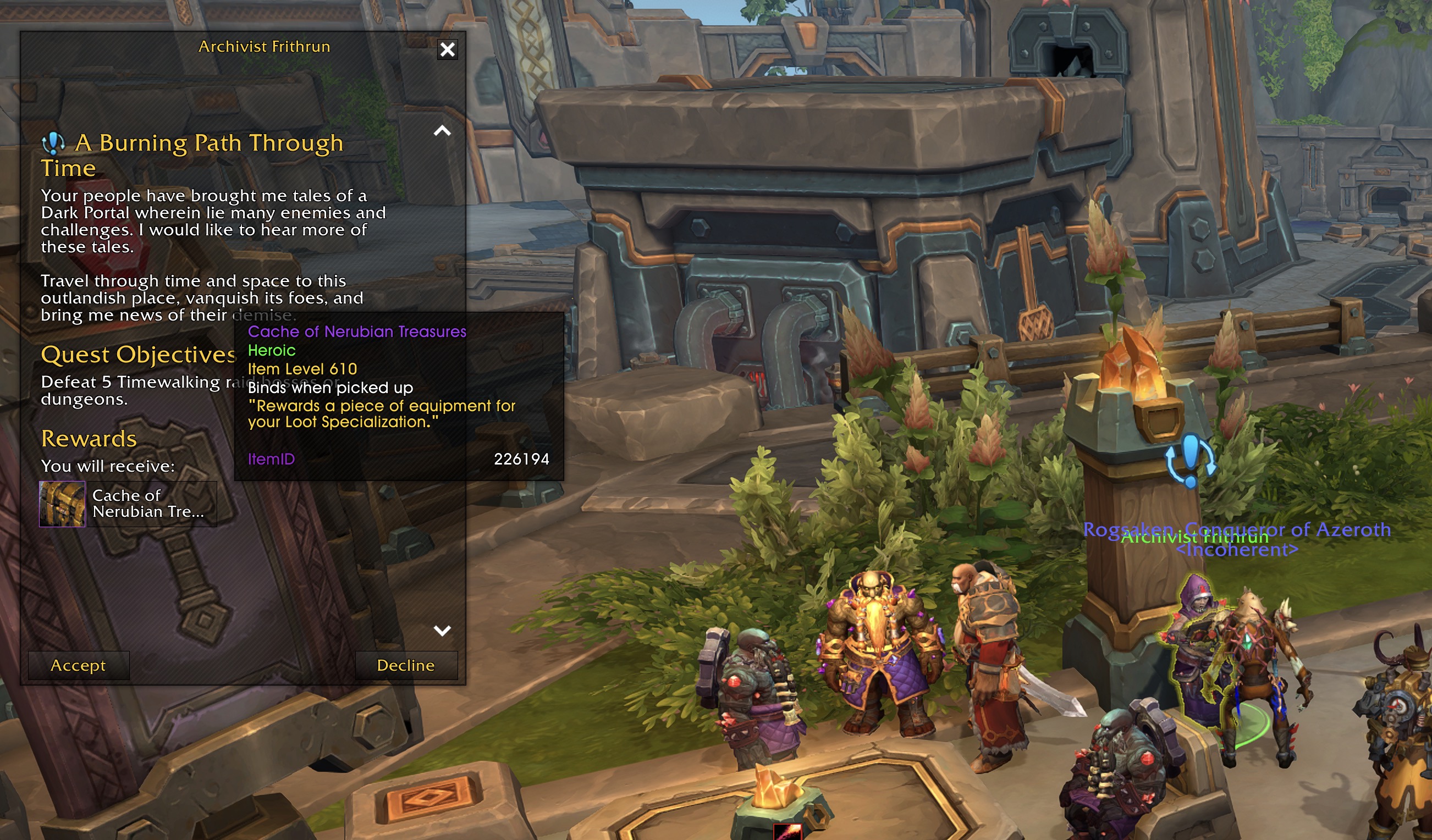Select the Cache of Nerubian Treasures reward icon

[x=62, y=504]
